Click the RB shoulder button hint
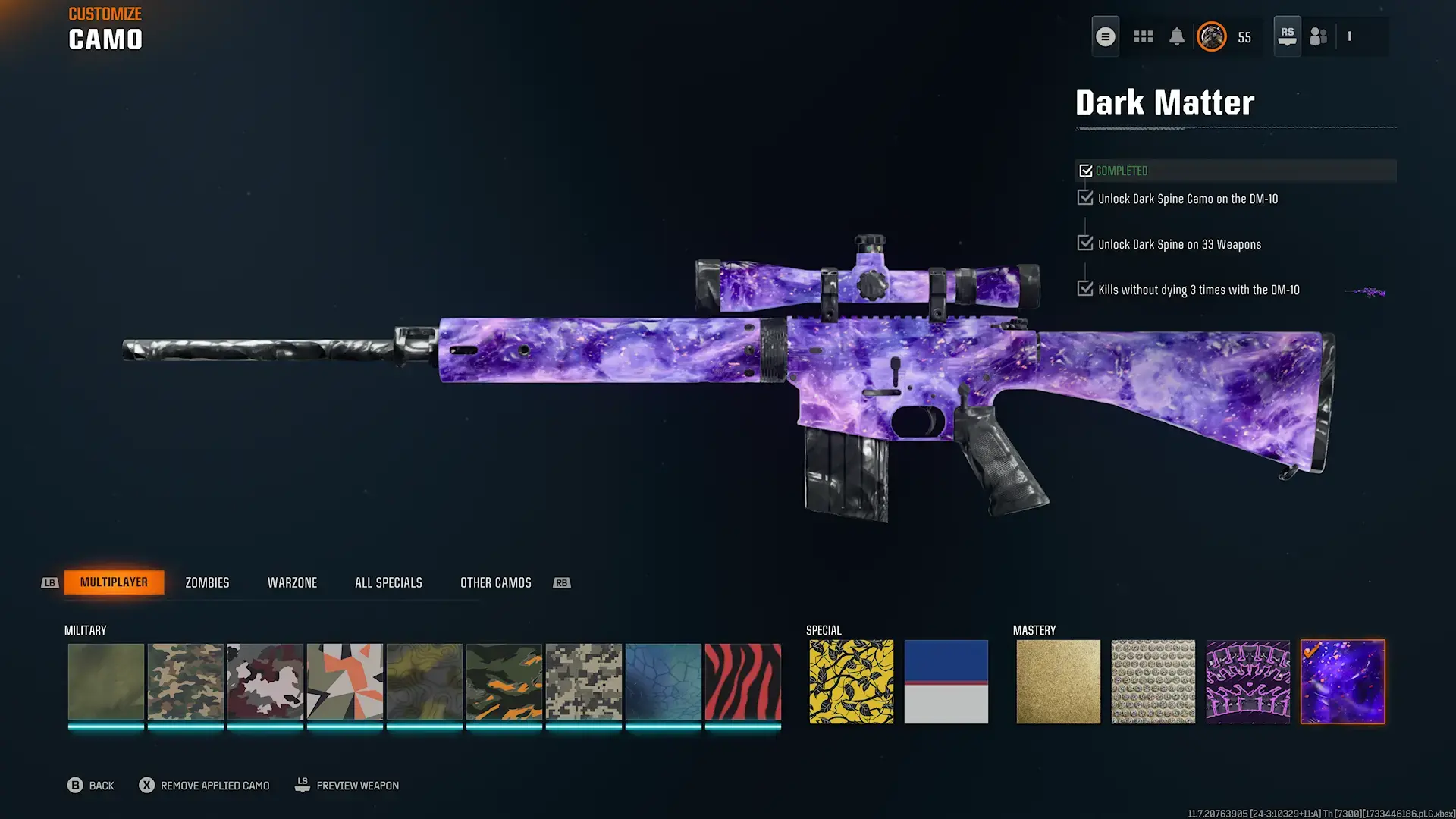Image resolution: width=1456 pixels, height=819 pixels. [562, 582]
